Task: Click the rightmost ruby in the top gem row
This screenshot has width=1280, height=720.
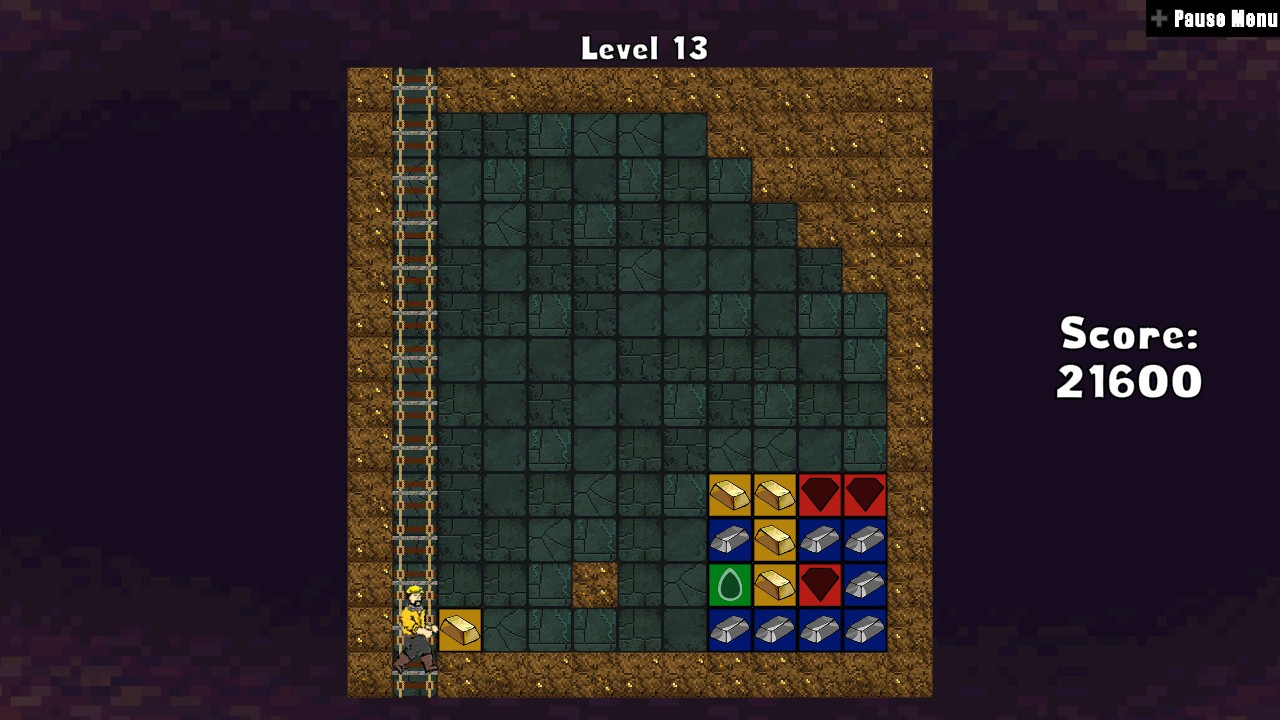Action: (x=865, y=495)
